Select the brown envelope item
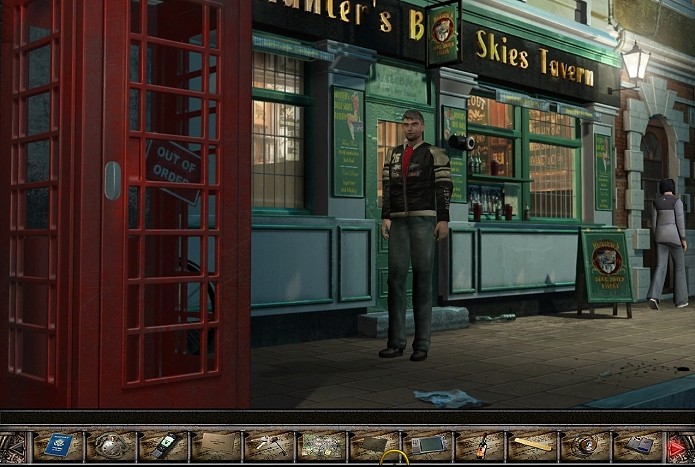 (x=216, y=444)
